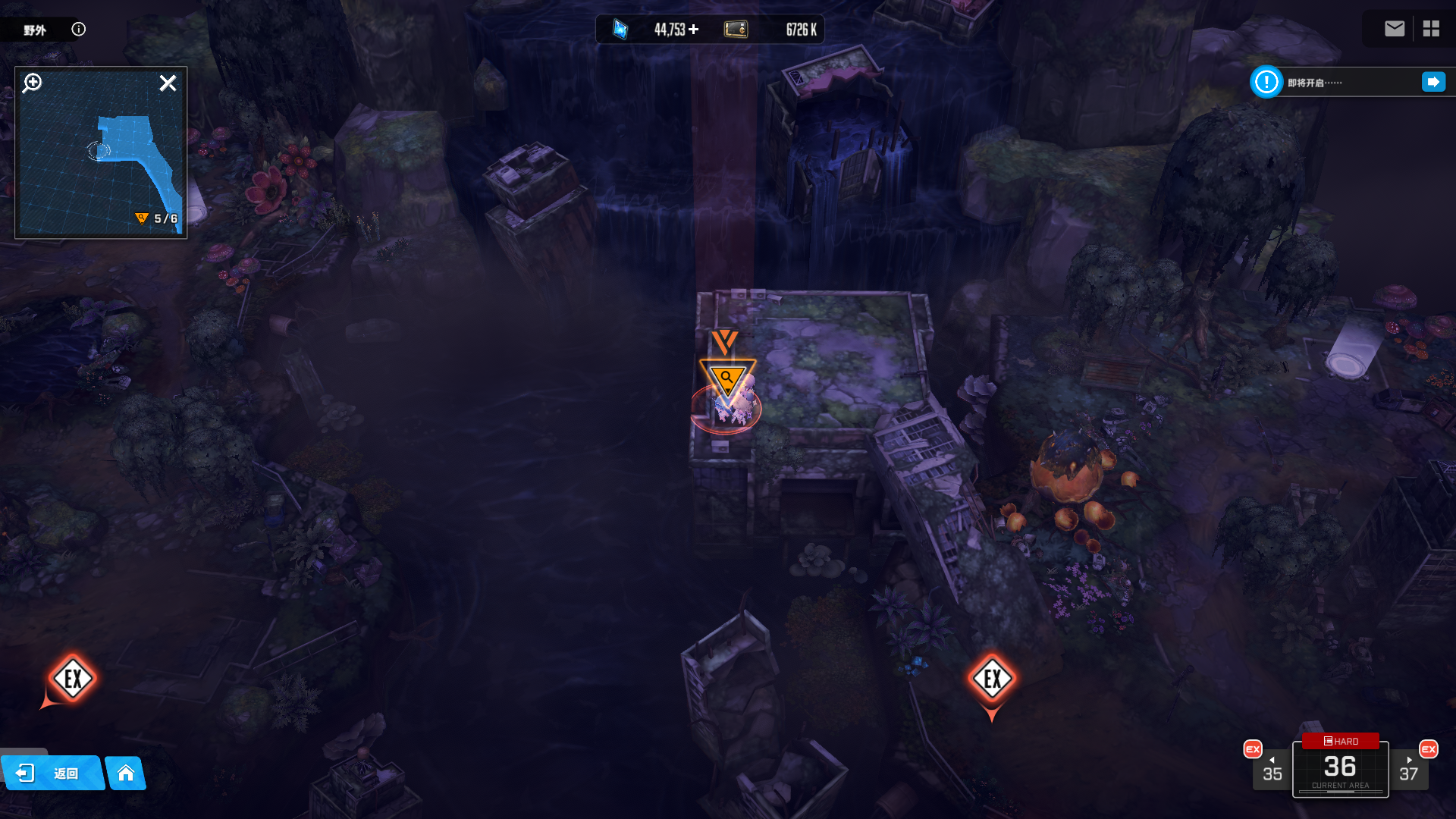
Task: Select the EX stage marker near the return button
Action: point(73,679)
